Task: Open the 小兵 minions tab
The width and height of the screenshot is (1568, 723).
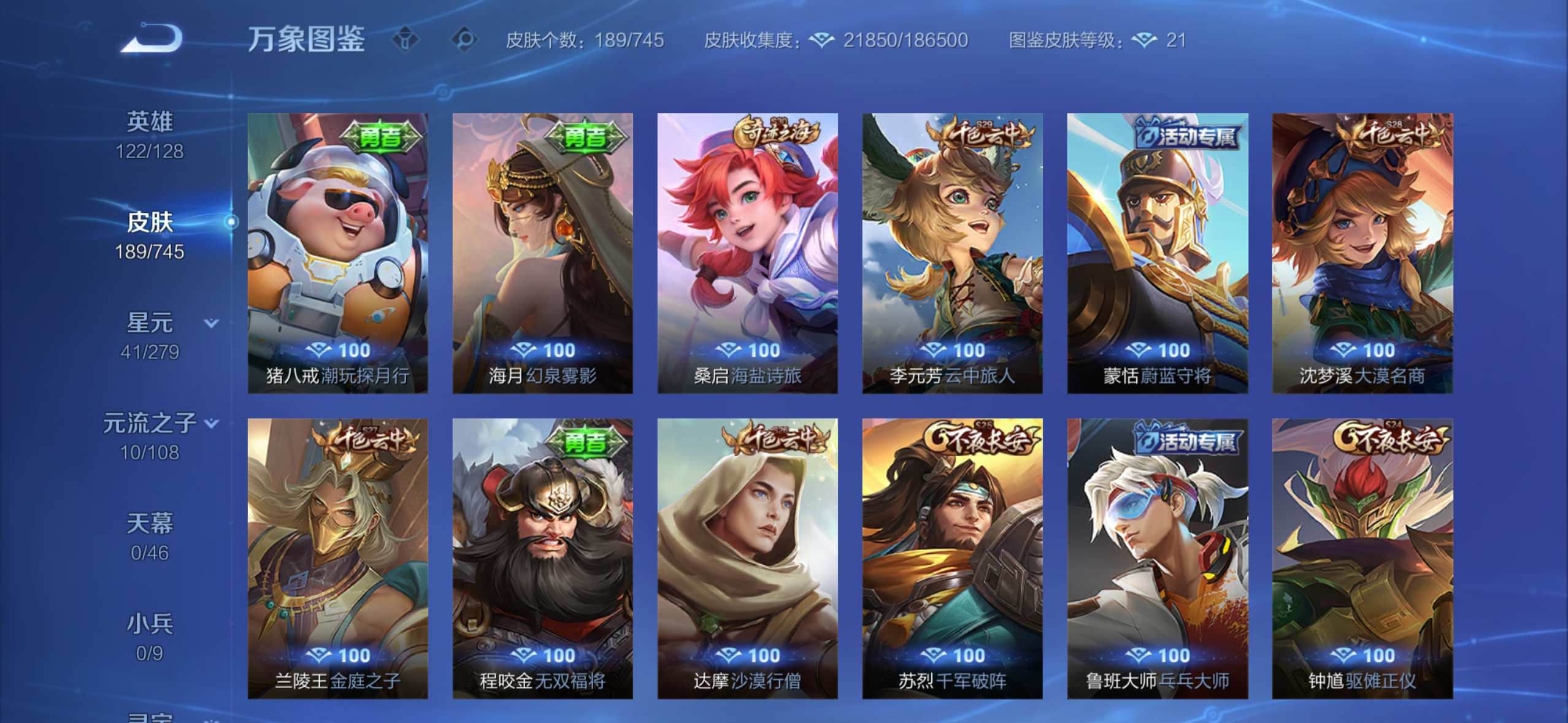Action: point(150,638)
